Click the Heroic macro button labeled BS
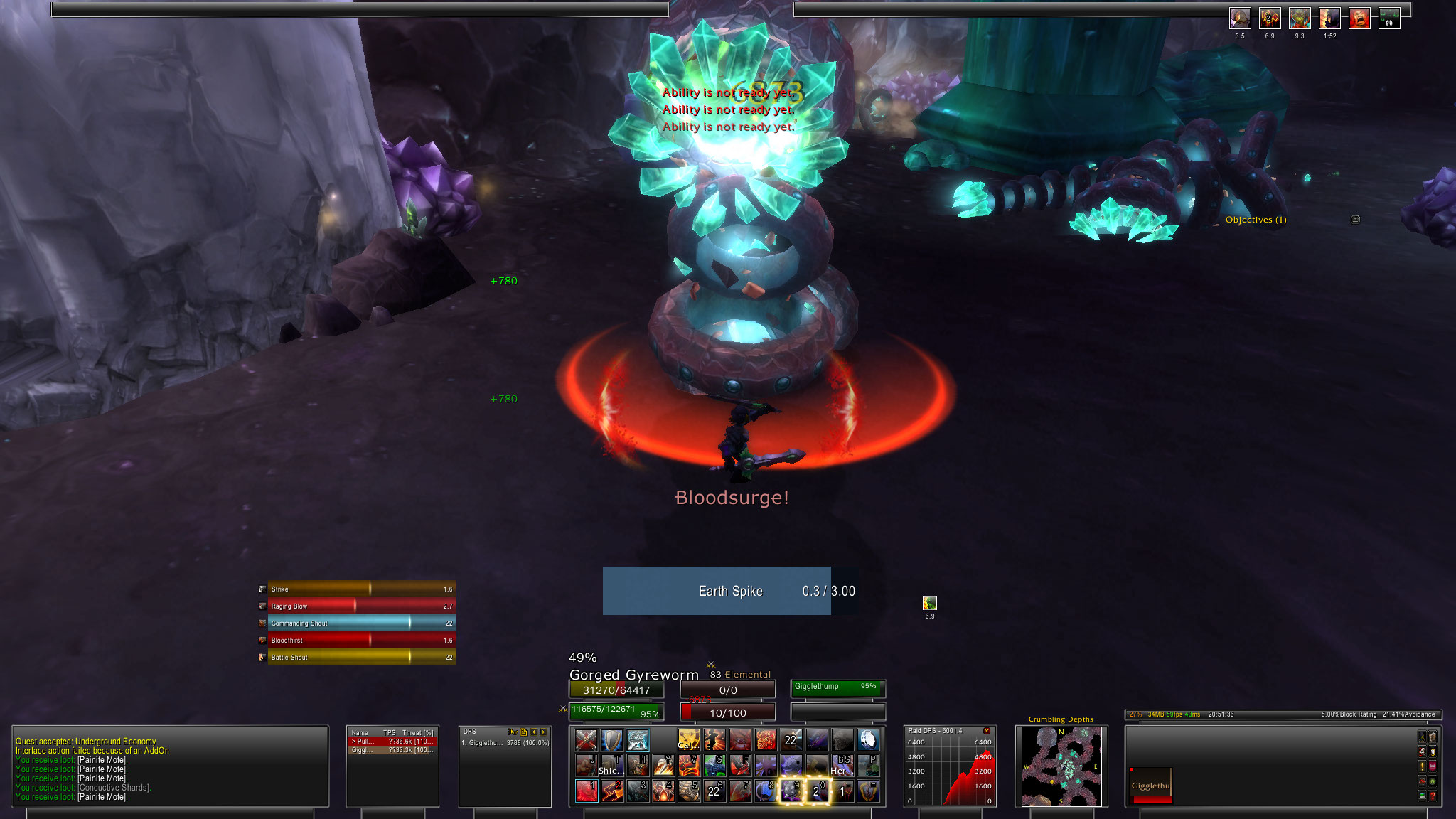This screenshot has width=1456, height=819. pos(842,766)
